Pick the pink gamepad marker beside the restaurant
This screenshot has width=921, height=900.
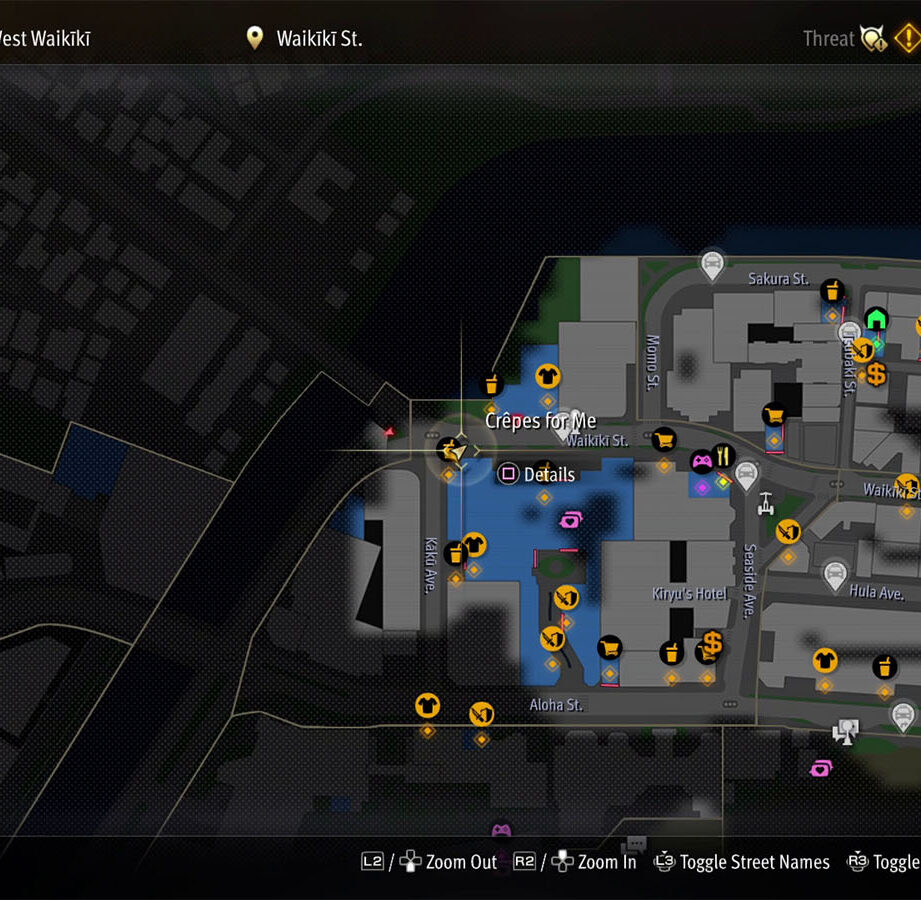702,462
